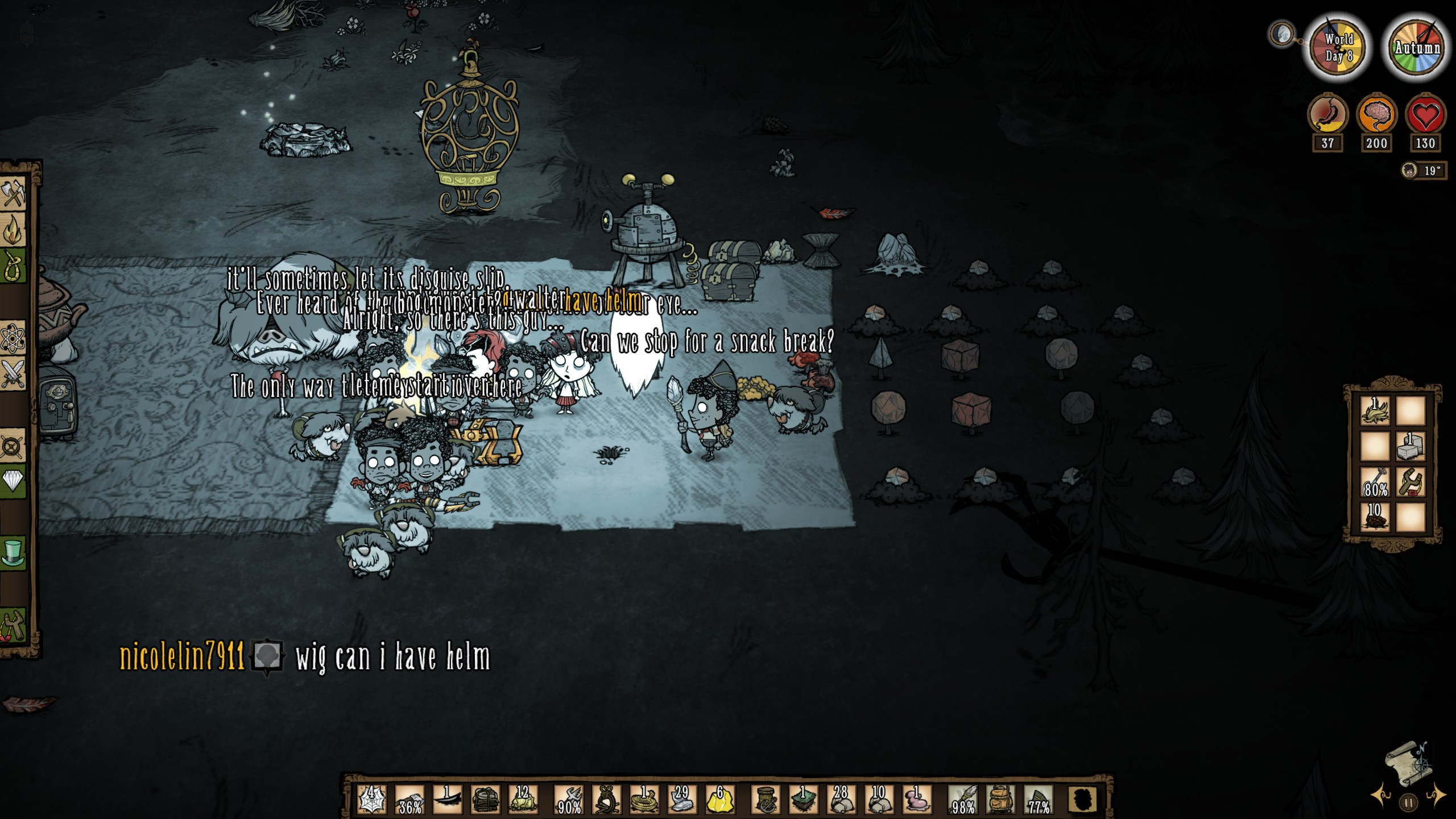Select the equipped spear at 98%
The image size is (1456, 819).
point(963,799)
